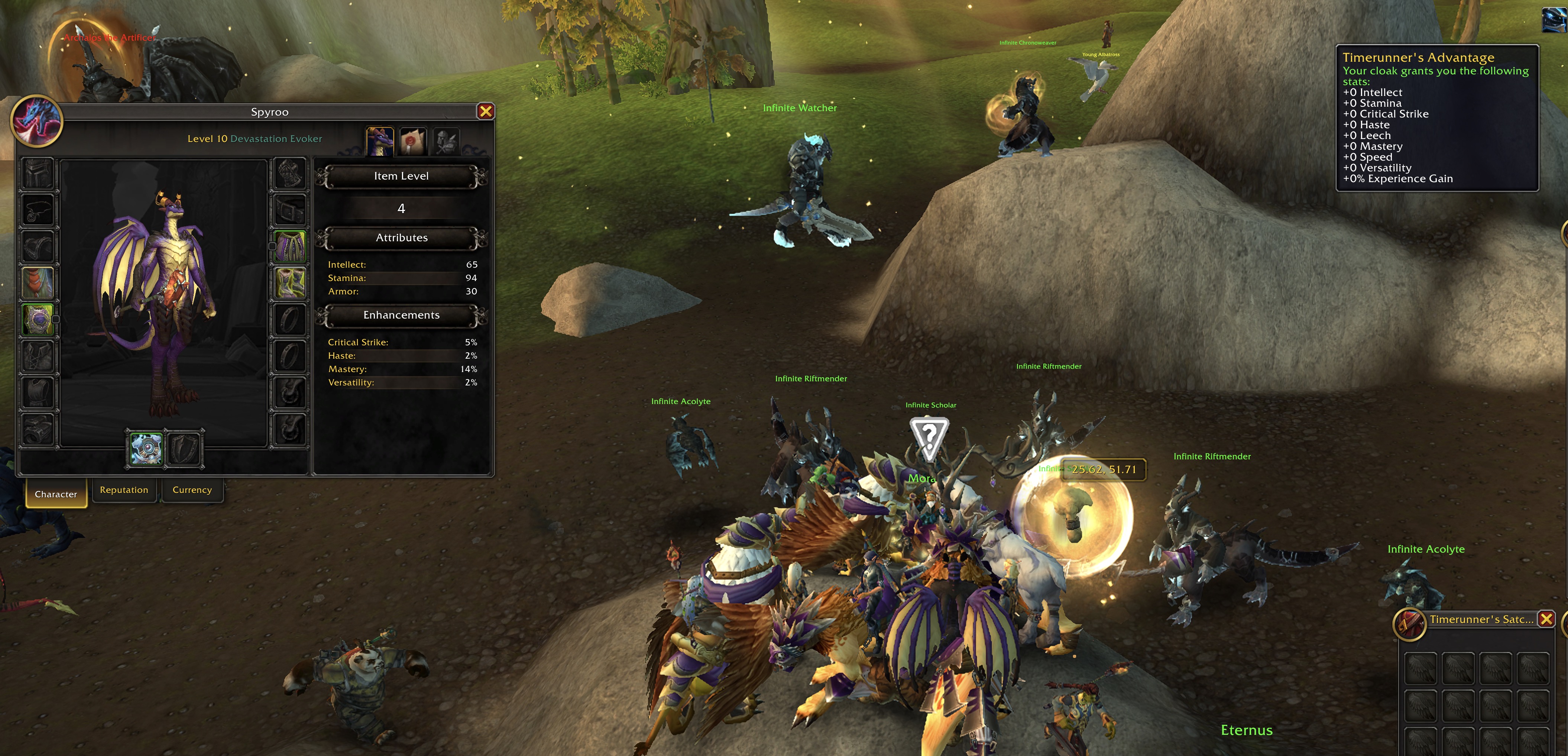This screenshot has width=1568, height=756.
Task: Select the upper ring slot
Action: coord(290,318)
